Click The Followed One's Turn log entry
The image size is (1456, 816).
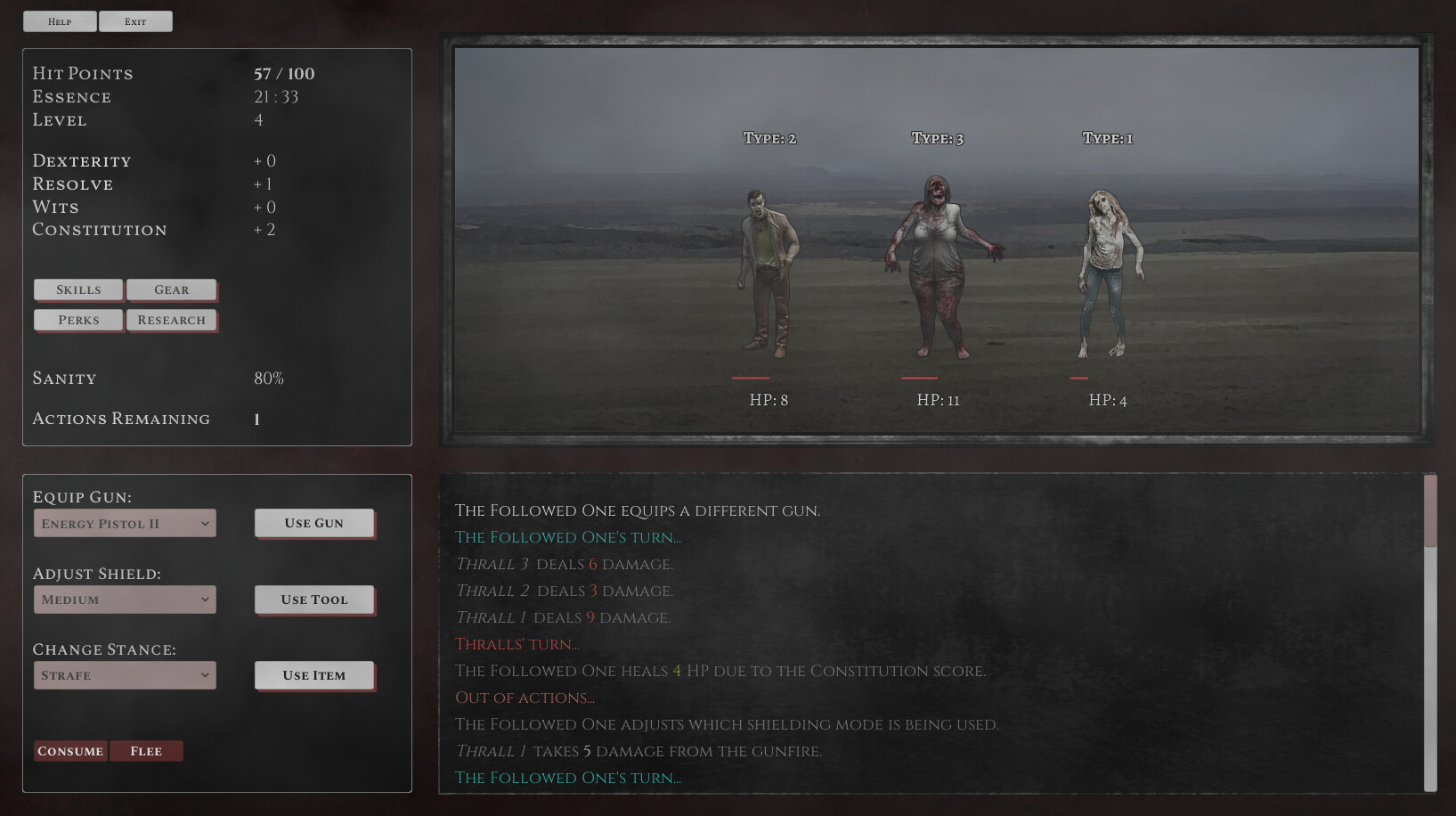[567, 778]
